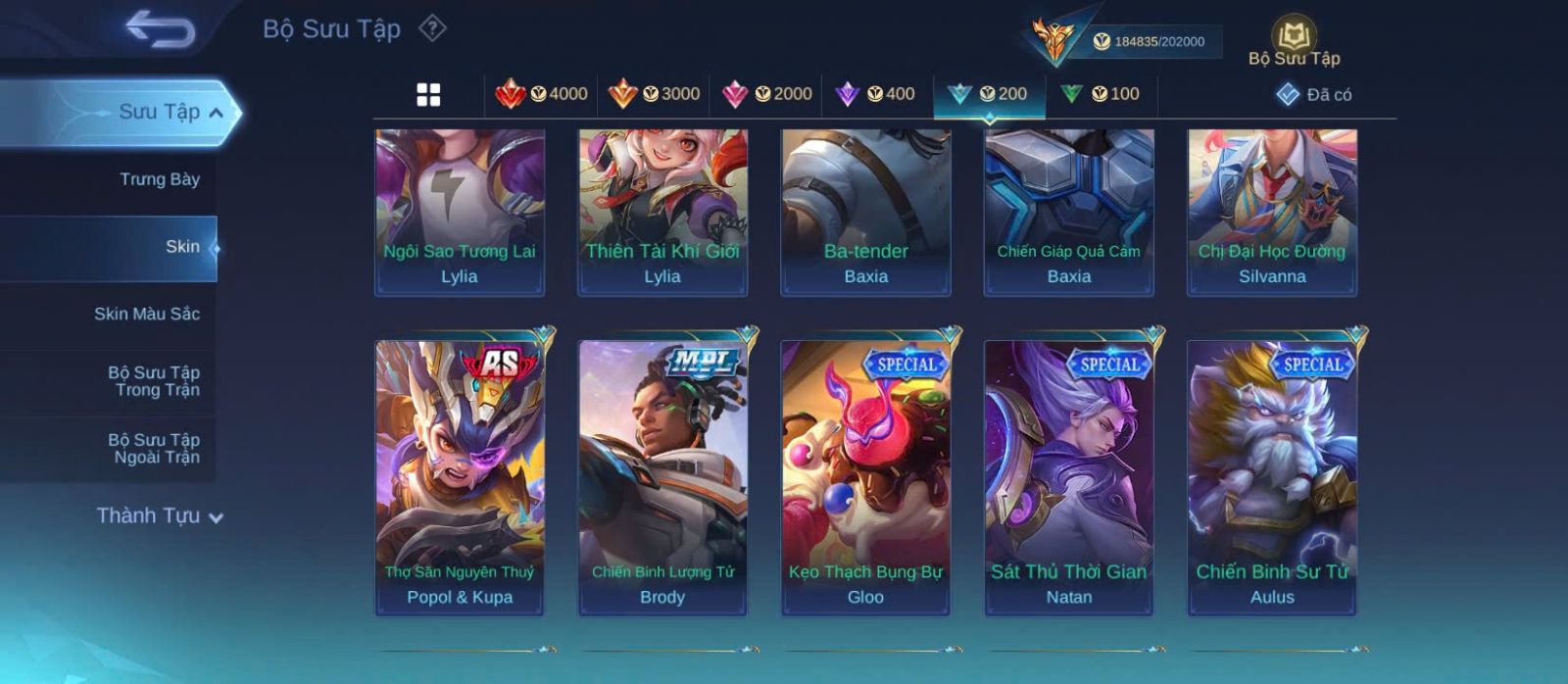Image resolution: width=1568 pixels, height=684 pixels.
Task: Choose Bộ Sưu Tập Trong Trận
Action: pos(154,381)
